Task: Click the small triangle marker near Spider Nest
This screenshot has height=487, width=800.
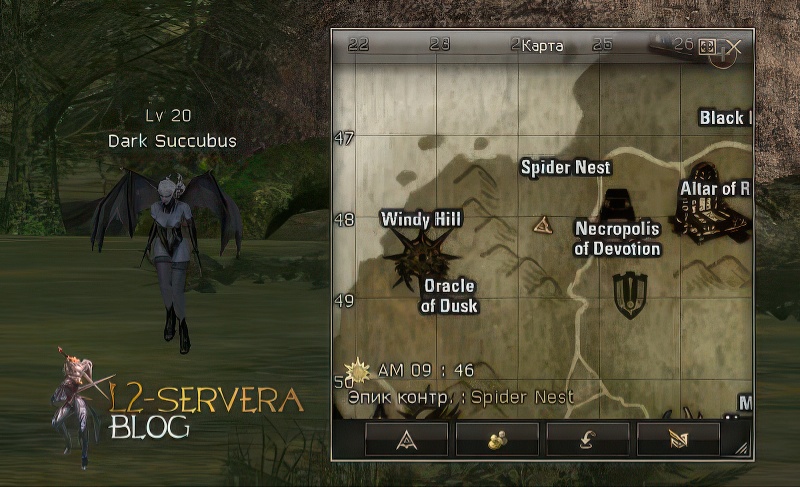Action: click(x=543, y=224)
